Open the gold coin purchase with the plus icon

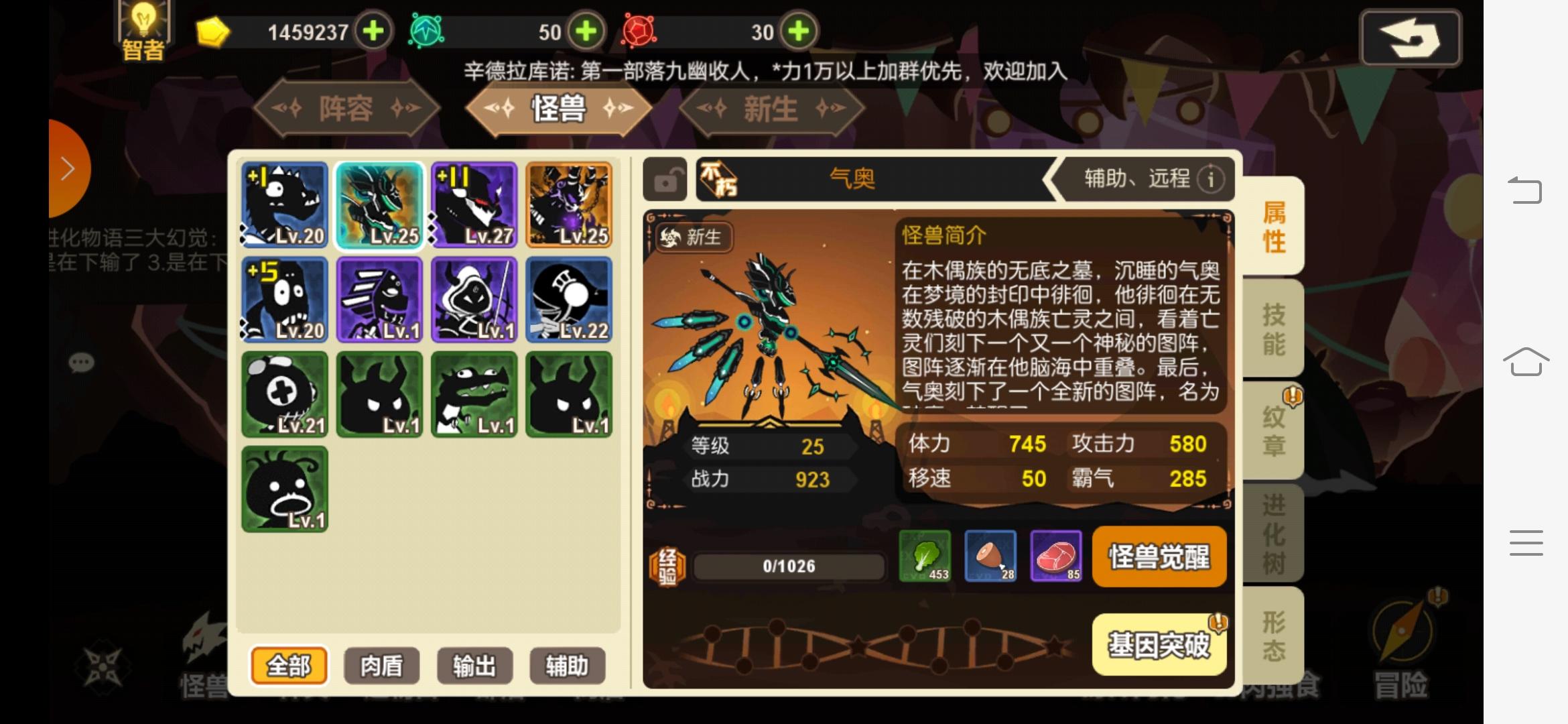(x=373, y=32)
